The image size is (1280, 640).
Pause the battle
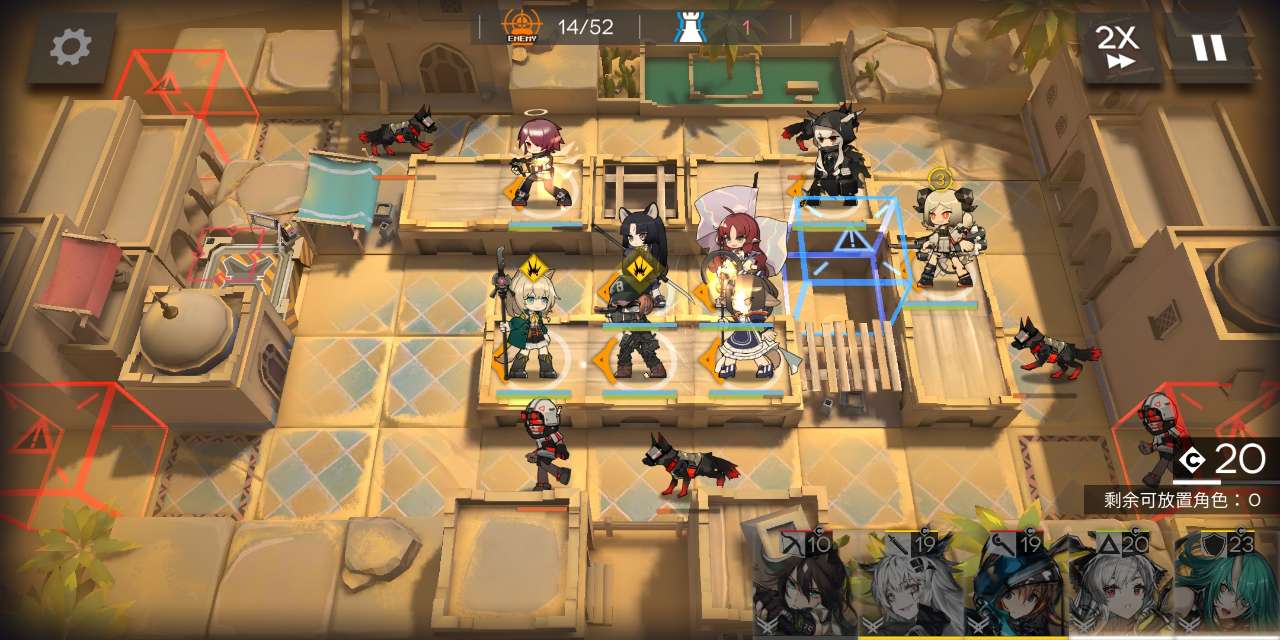coord(1207,46)
